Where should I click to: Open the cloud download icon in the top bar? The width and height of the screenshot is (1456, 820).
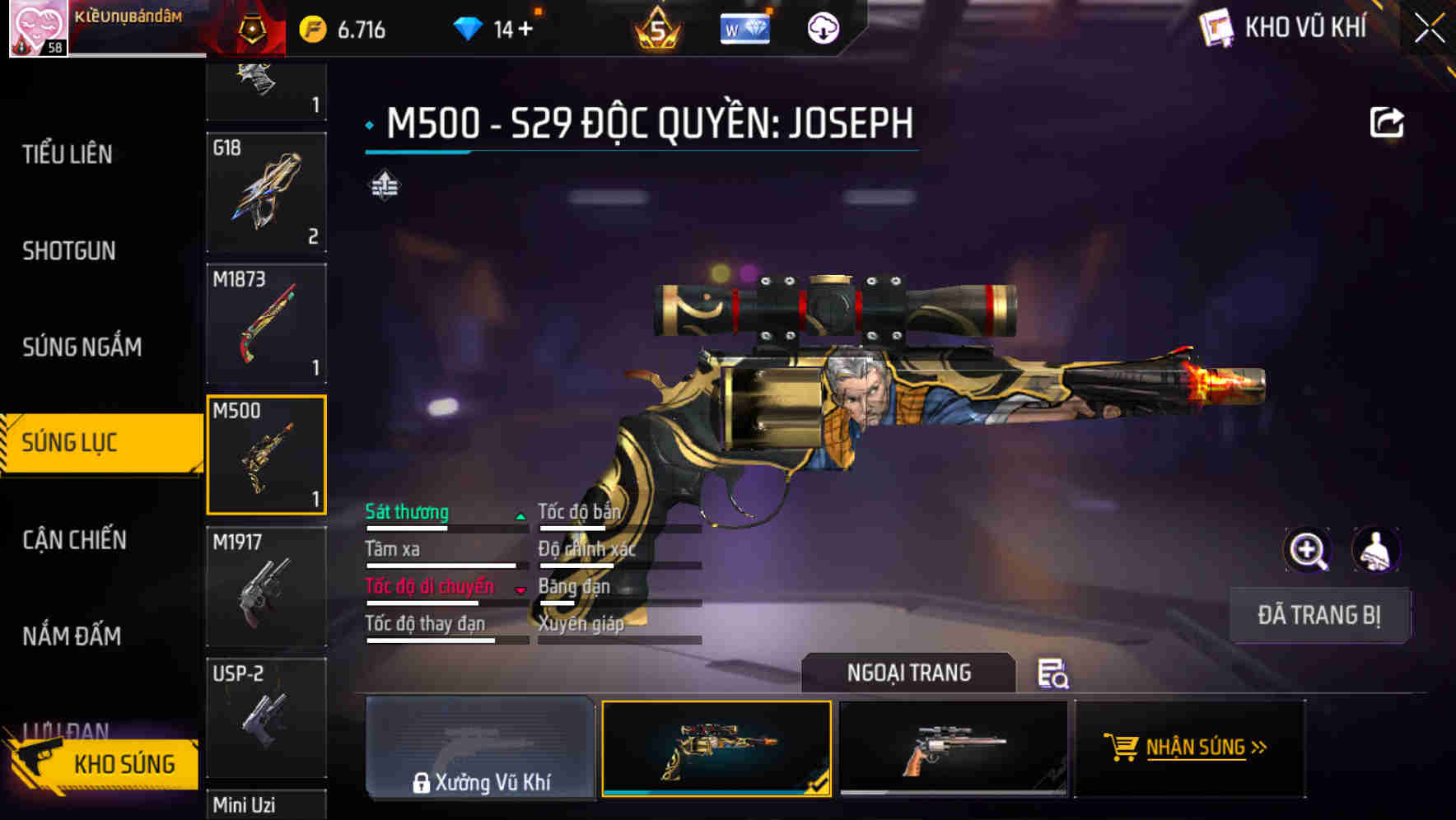(823, 27)
